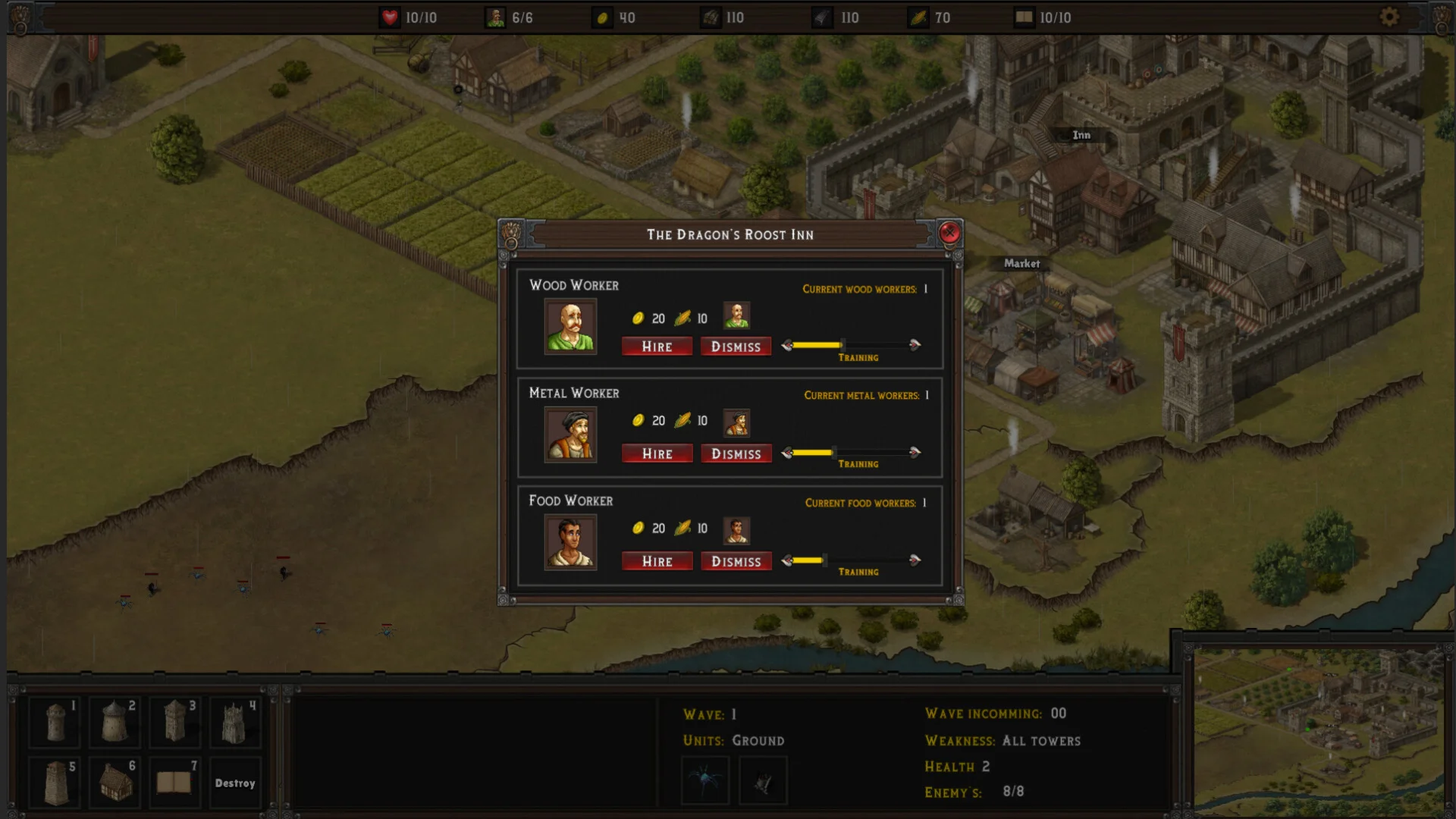Image resolution: width=1456 pixels, height=819 pixels.
Task: Hire a Food Worker
Action: point(657,561)
